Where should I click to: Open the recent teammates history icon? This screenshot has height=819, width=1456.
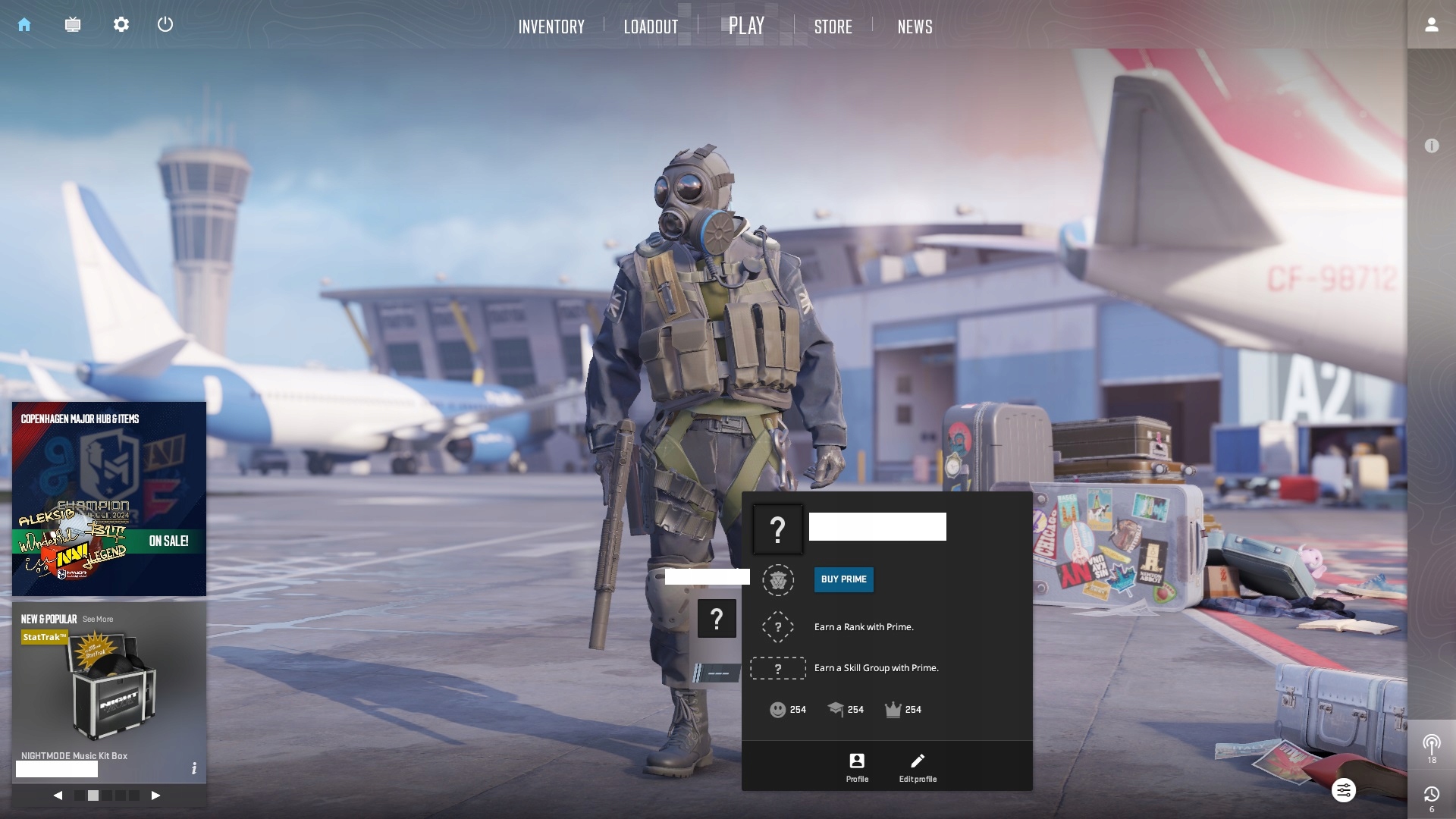[x=1431, y=795]
